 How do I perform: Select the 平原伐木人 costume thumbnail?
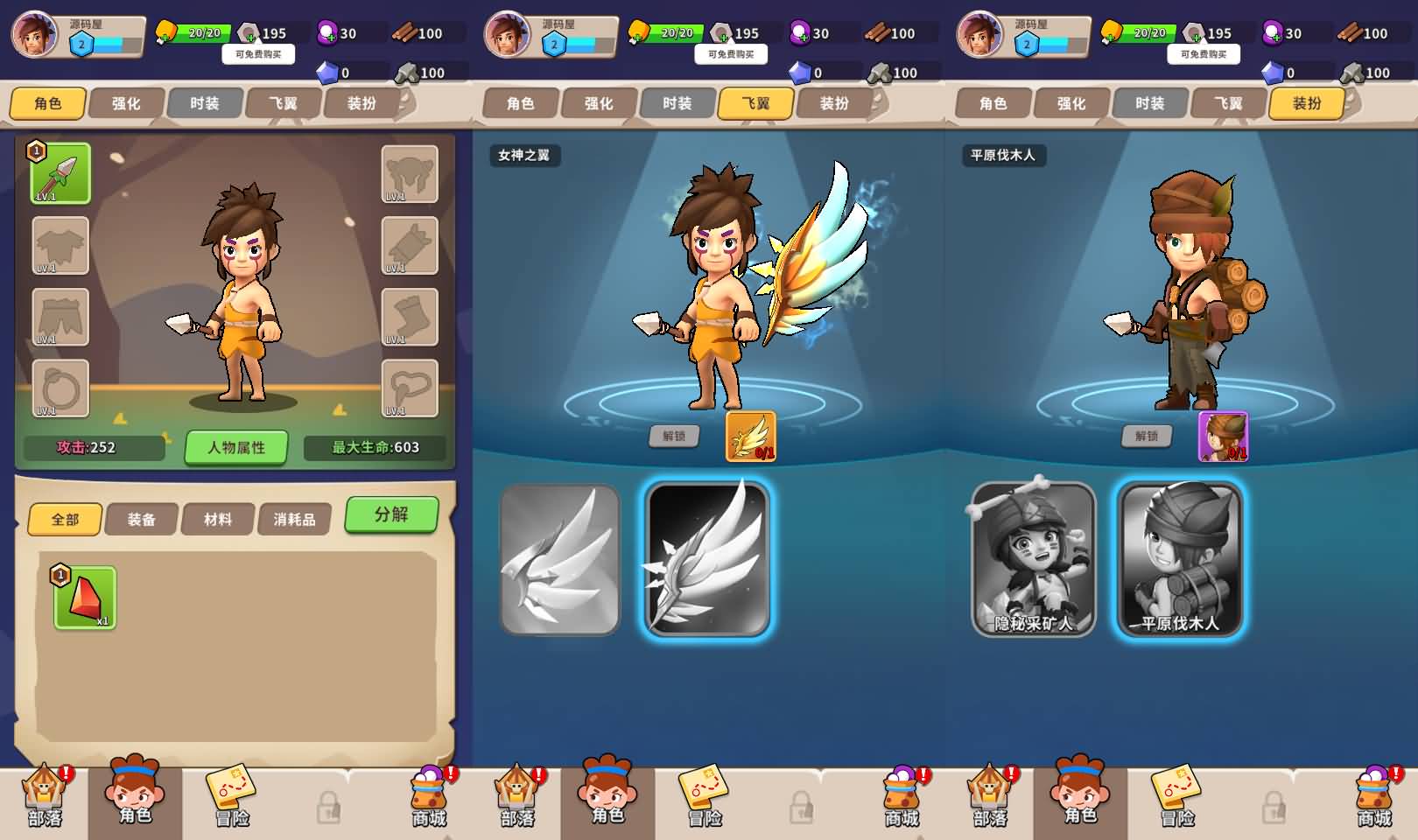click(1181, 559)
